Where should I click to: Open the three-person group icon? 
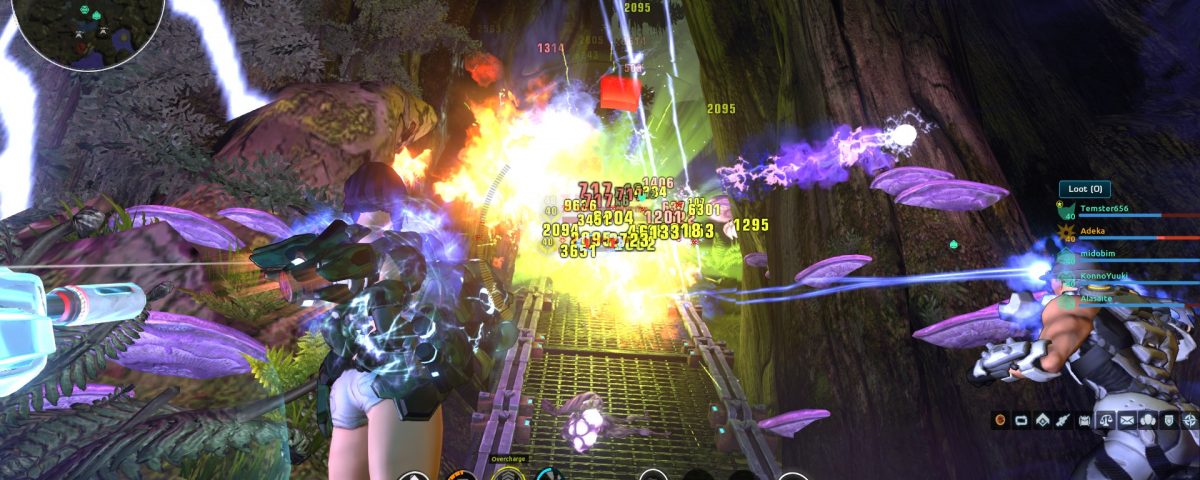coord(1146,421)
